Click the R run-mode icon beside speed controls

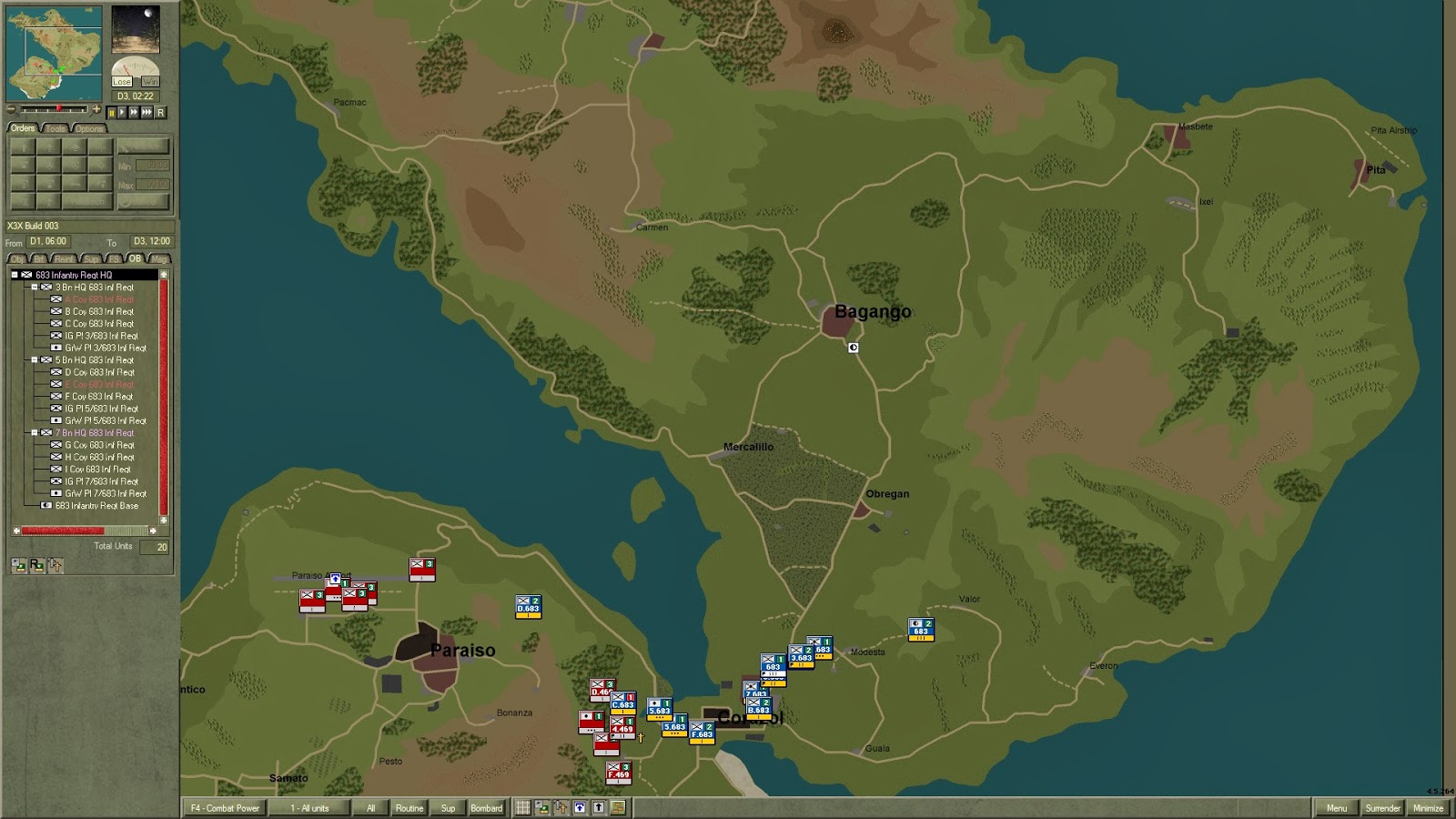pyautogui.click(x=160, y=113)
